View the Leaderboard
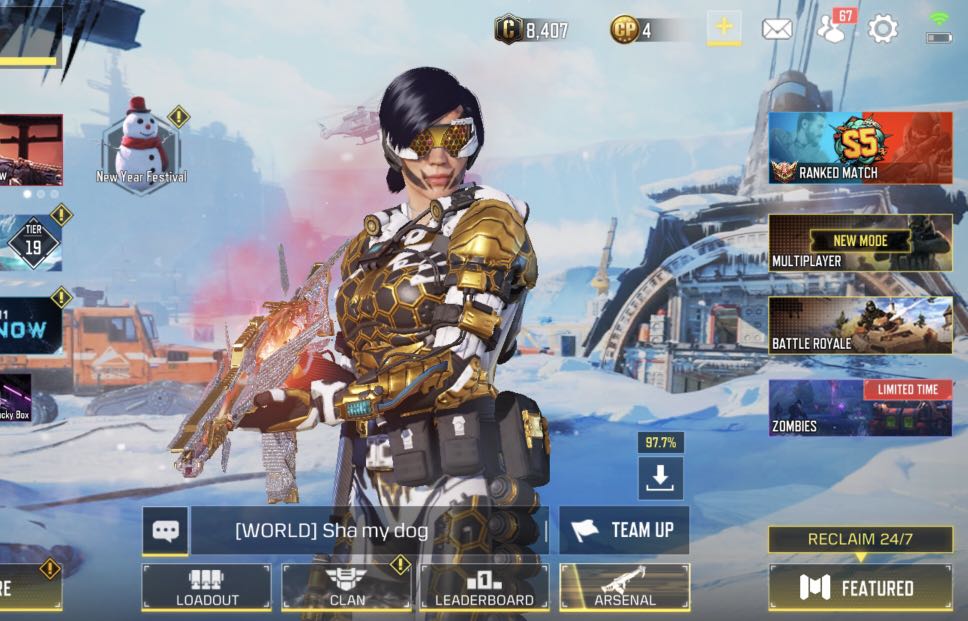968x621 pixels. click(x=484, y=587)
